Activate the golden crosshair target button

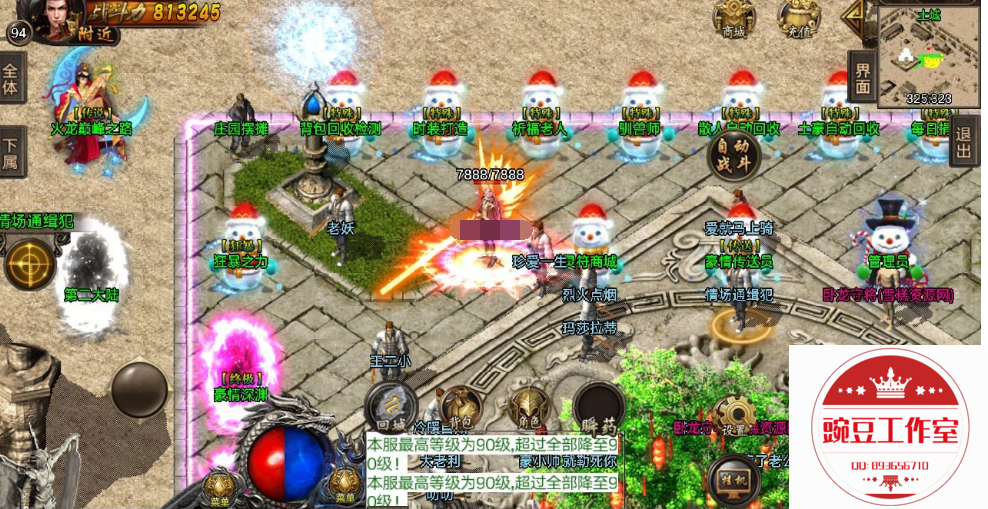29,264
